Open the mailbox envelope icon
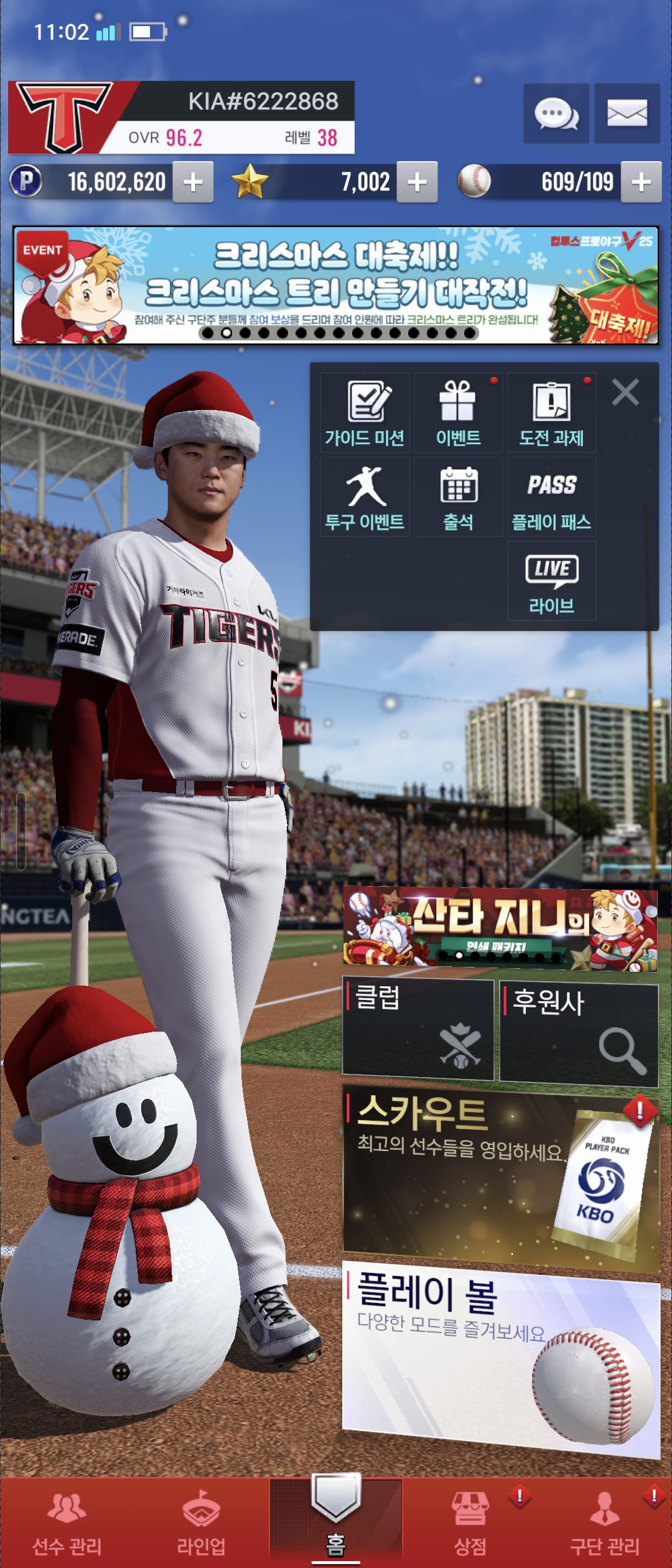The height and width of the screenshot is (1568, 672). 627,114
